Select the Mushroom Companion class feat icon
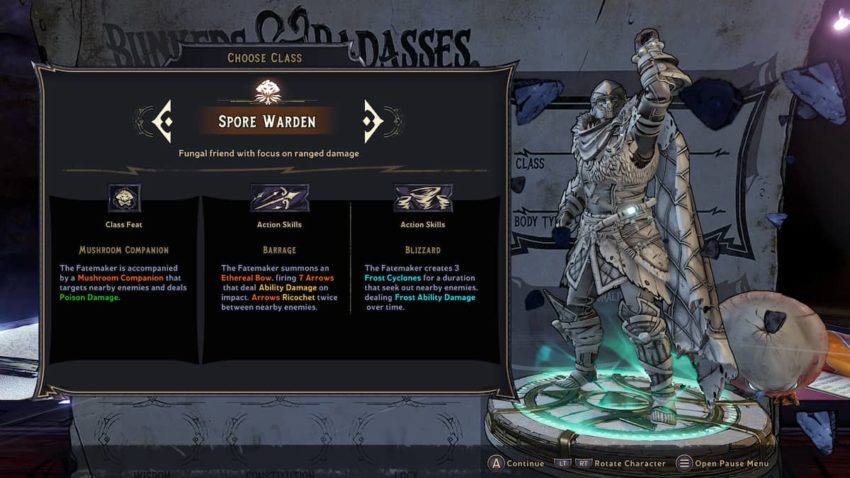The image size is (850, 478). [124, 198]
